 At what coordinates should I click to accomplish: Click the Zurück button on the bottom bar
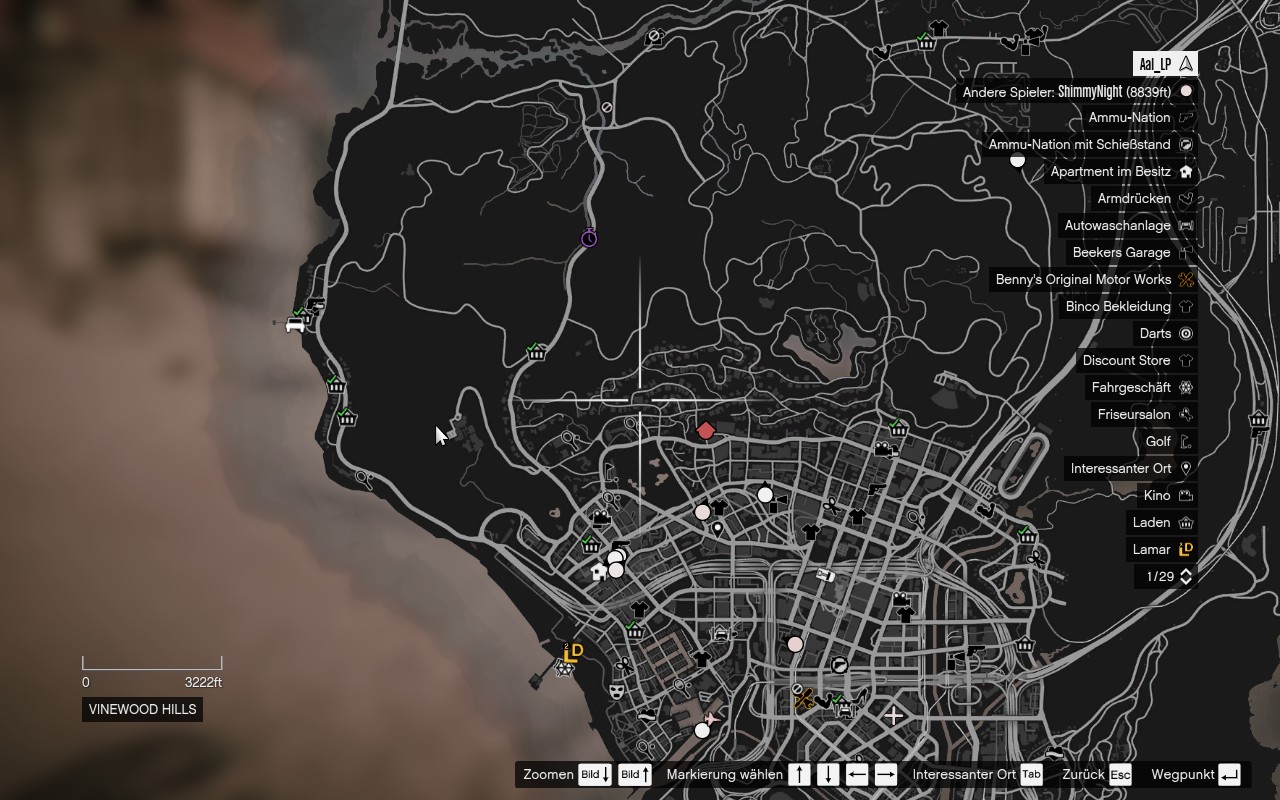click(1120, 774)
